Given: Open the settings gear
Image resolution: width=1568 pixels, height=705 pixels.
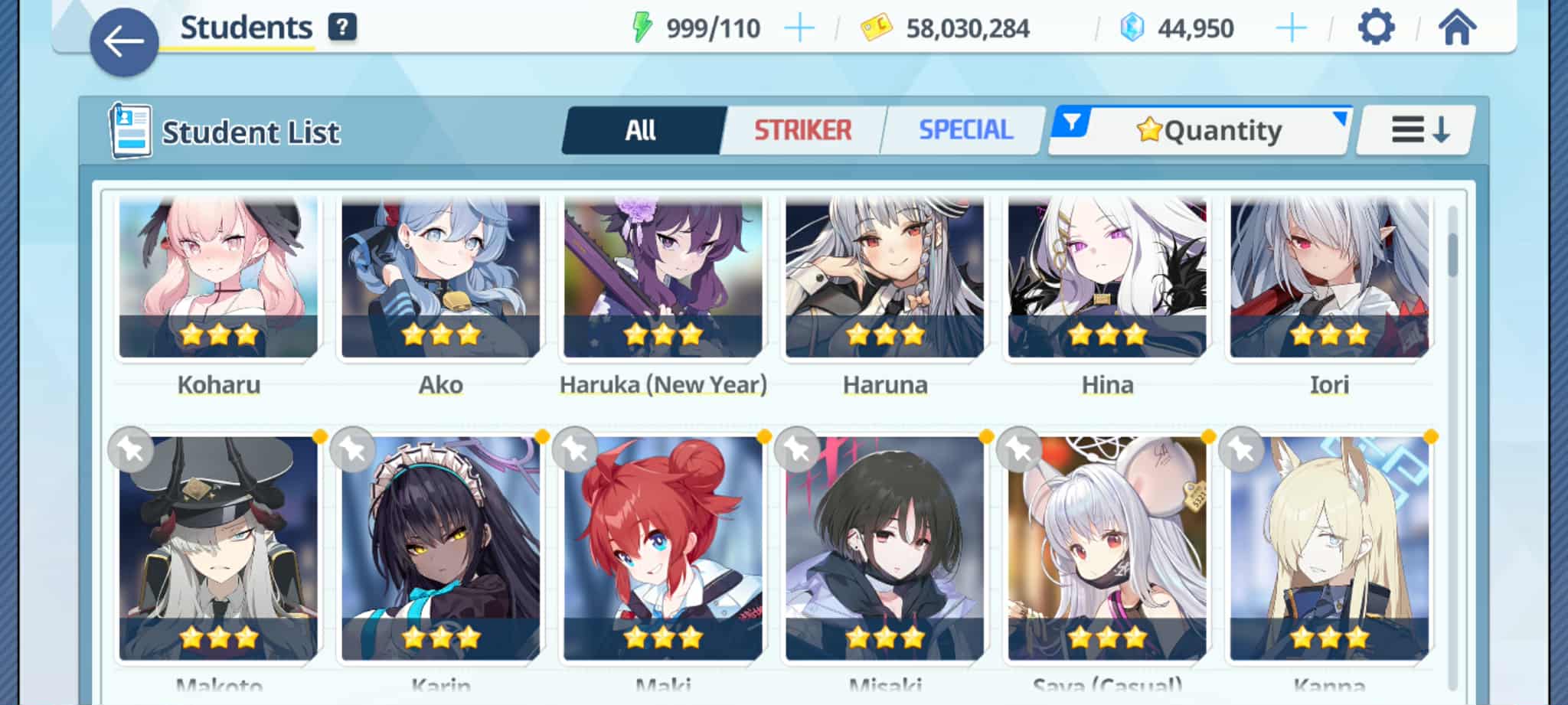Looking at the screenshot, I should click(x=1376, y=28).
